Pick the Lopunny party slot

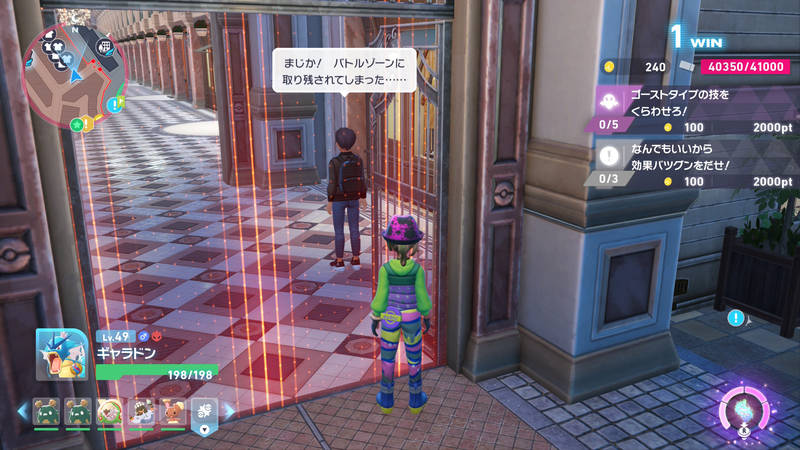click(173, 411)
